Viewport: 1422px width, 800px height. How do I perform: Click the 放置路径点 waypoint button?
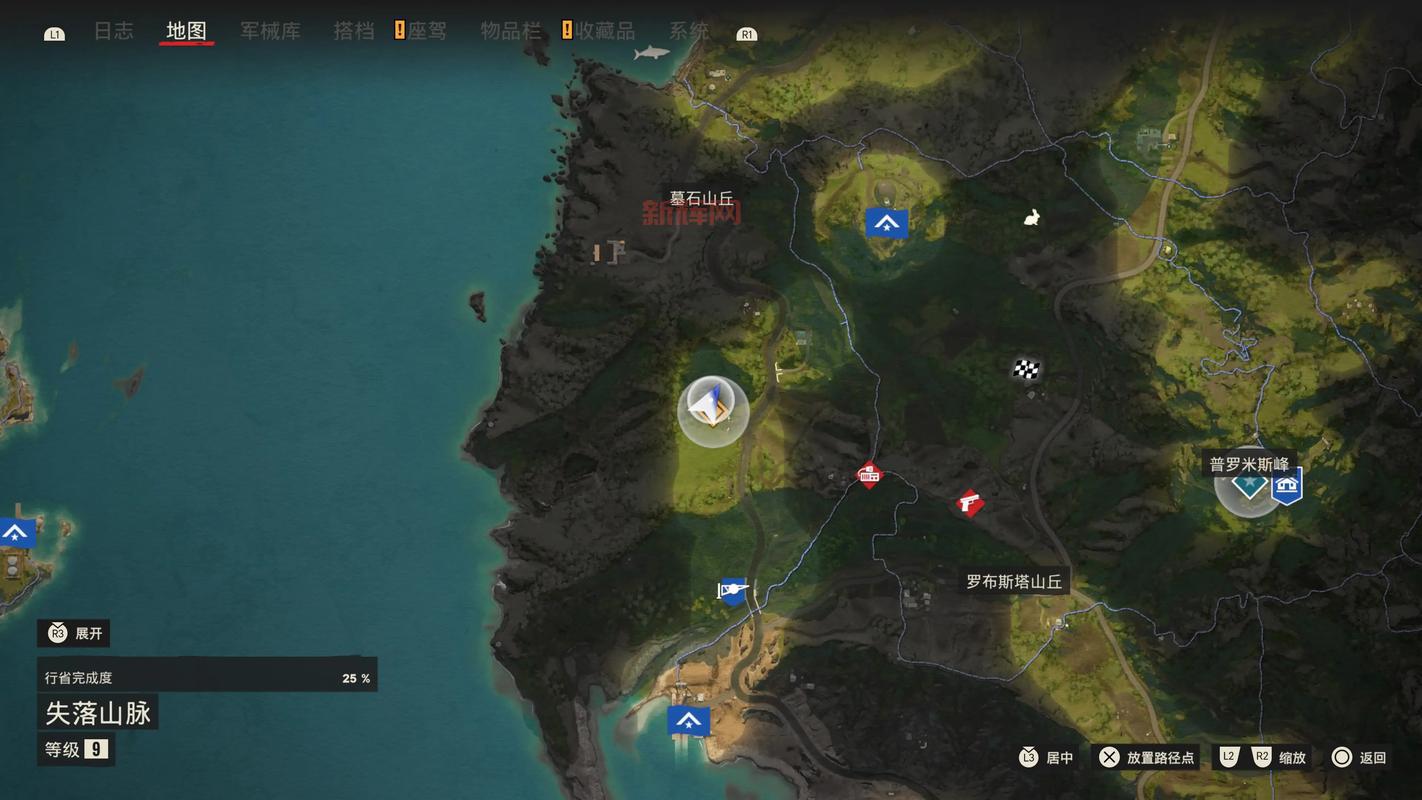[x=1147, y=757]
